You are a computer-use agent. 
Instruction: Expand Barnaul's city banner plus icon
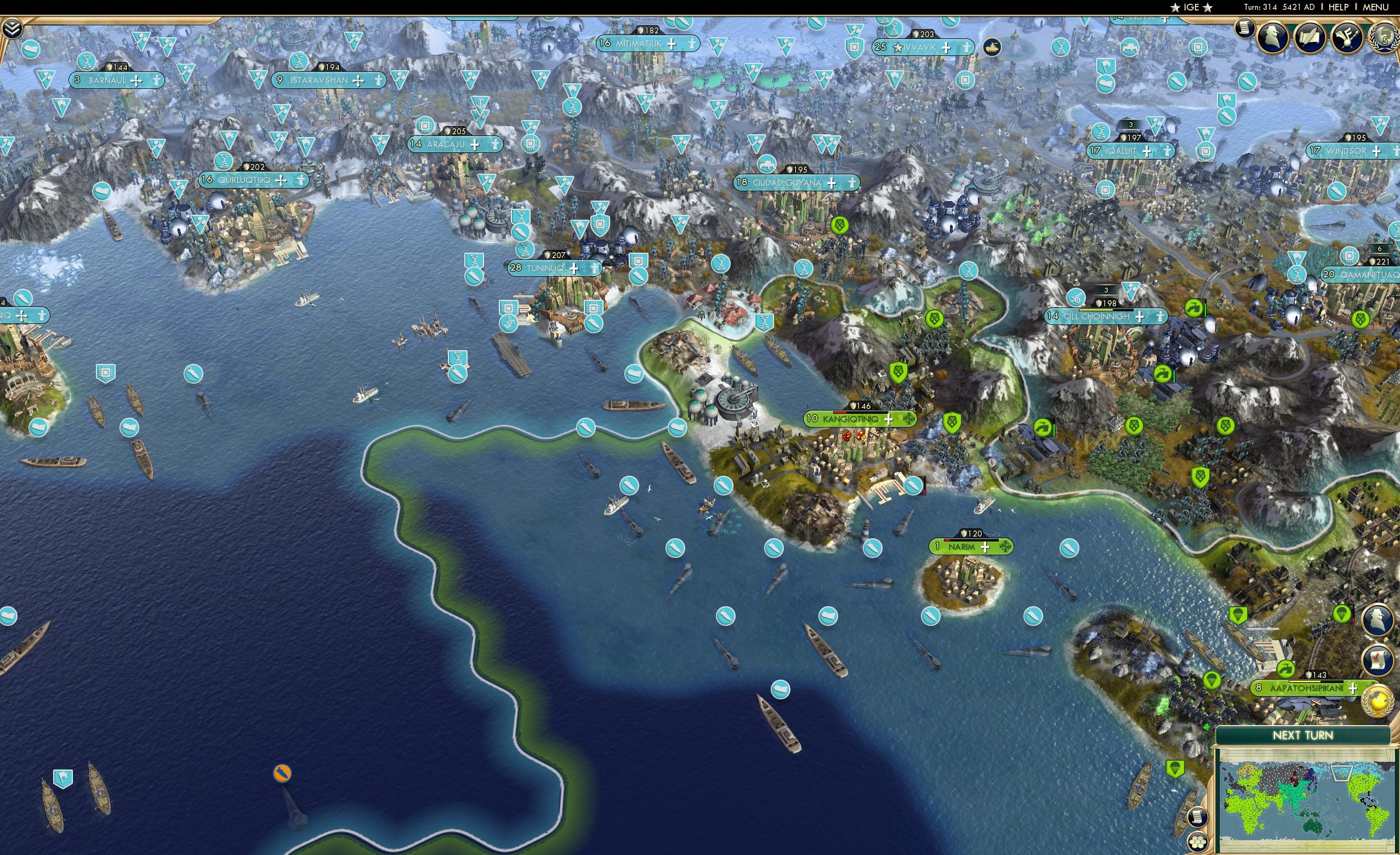click(x=136, y=80)
